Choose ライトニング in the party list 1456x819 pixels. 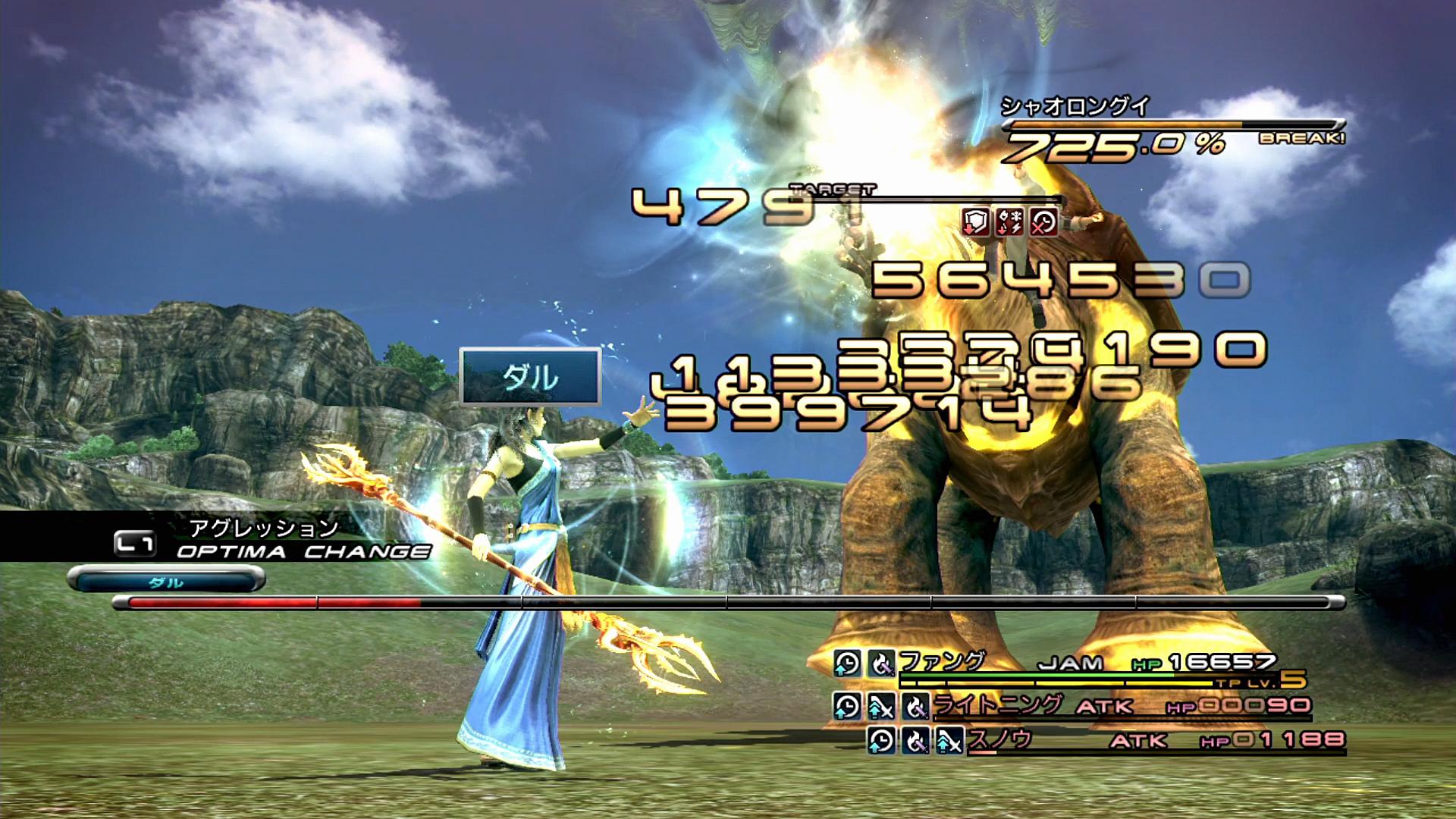(996, 706)
